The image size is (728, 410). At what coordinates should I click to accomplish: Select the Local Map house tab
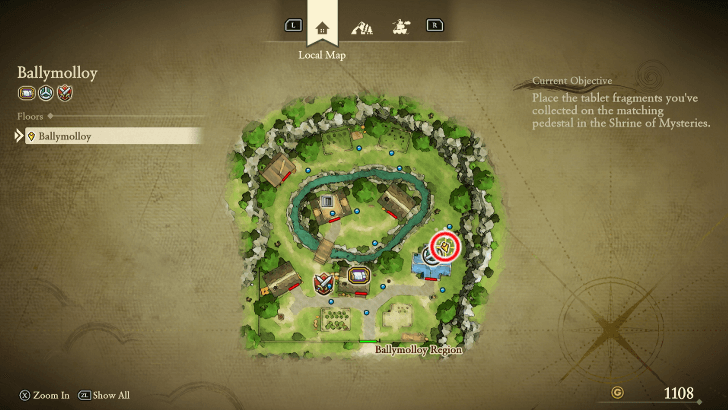point(322,26)
